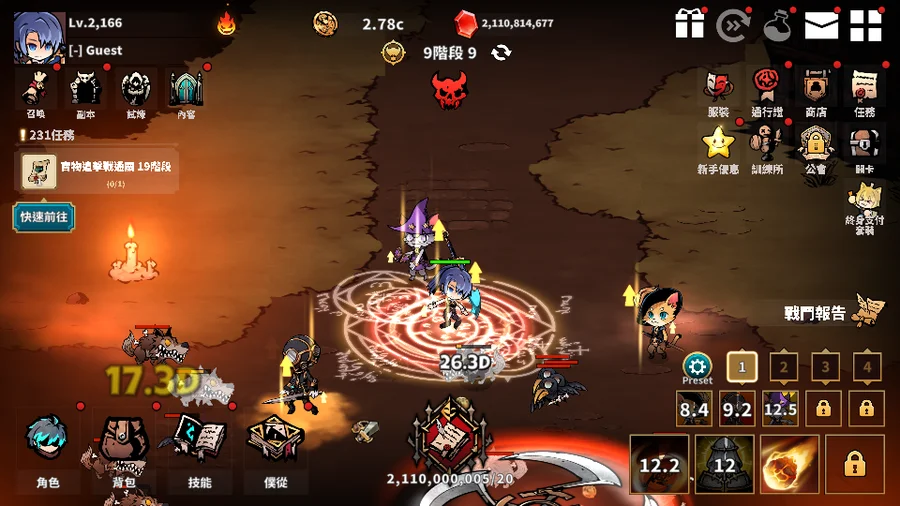Toggle the fast-forward speed icon
The height and width of the screenshot is (506, 900).
click(x=733, y=25)
